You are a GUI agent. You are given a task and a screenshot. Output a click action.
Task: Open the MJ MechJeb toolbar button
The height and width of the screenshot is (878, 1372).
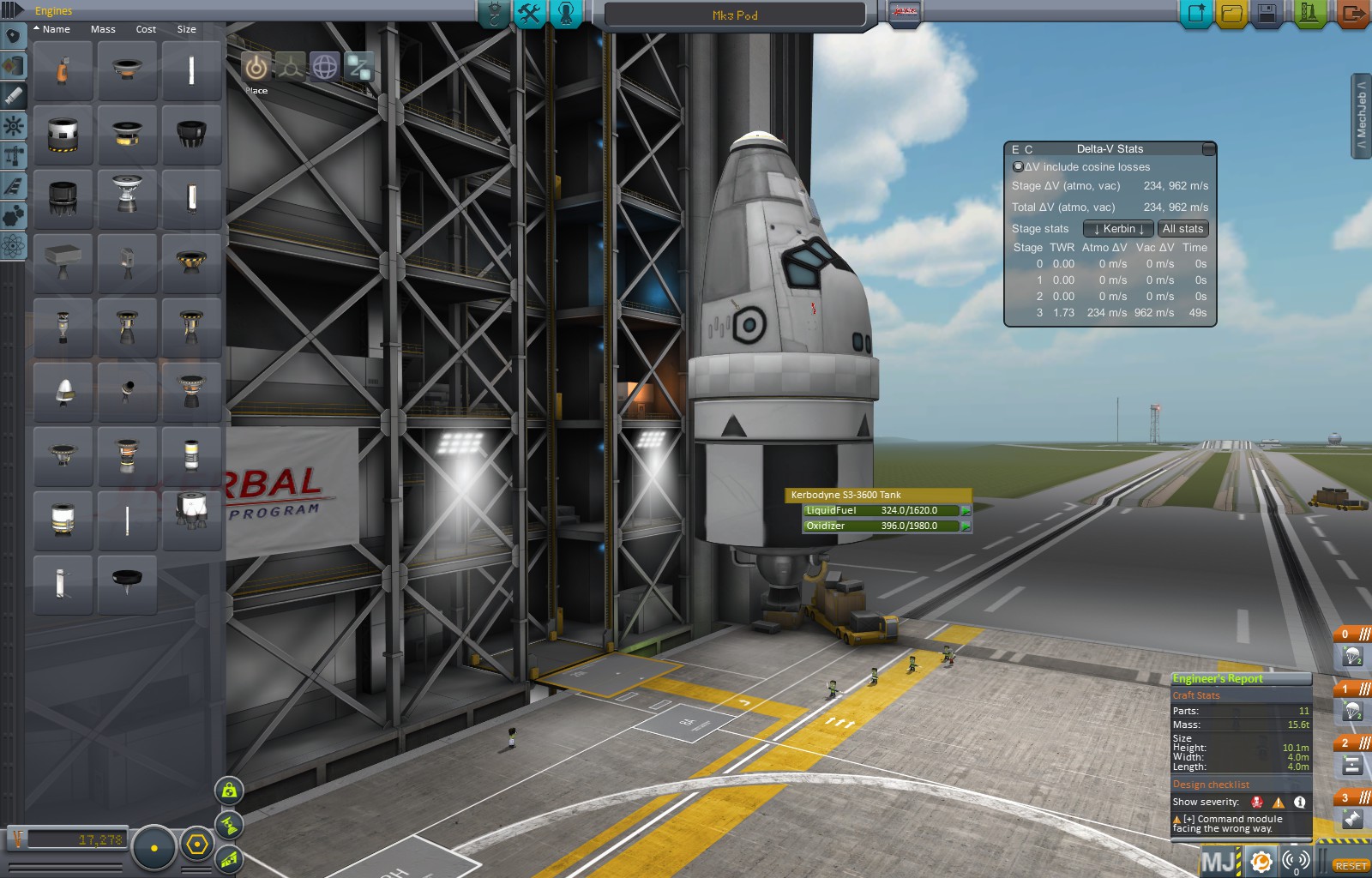tap(1219, 861)
